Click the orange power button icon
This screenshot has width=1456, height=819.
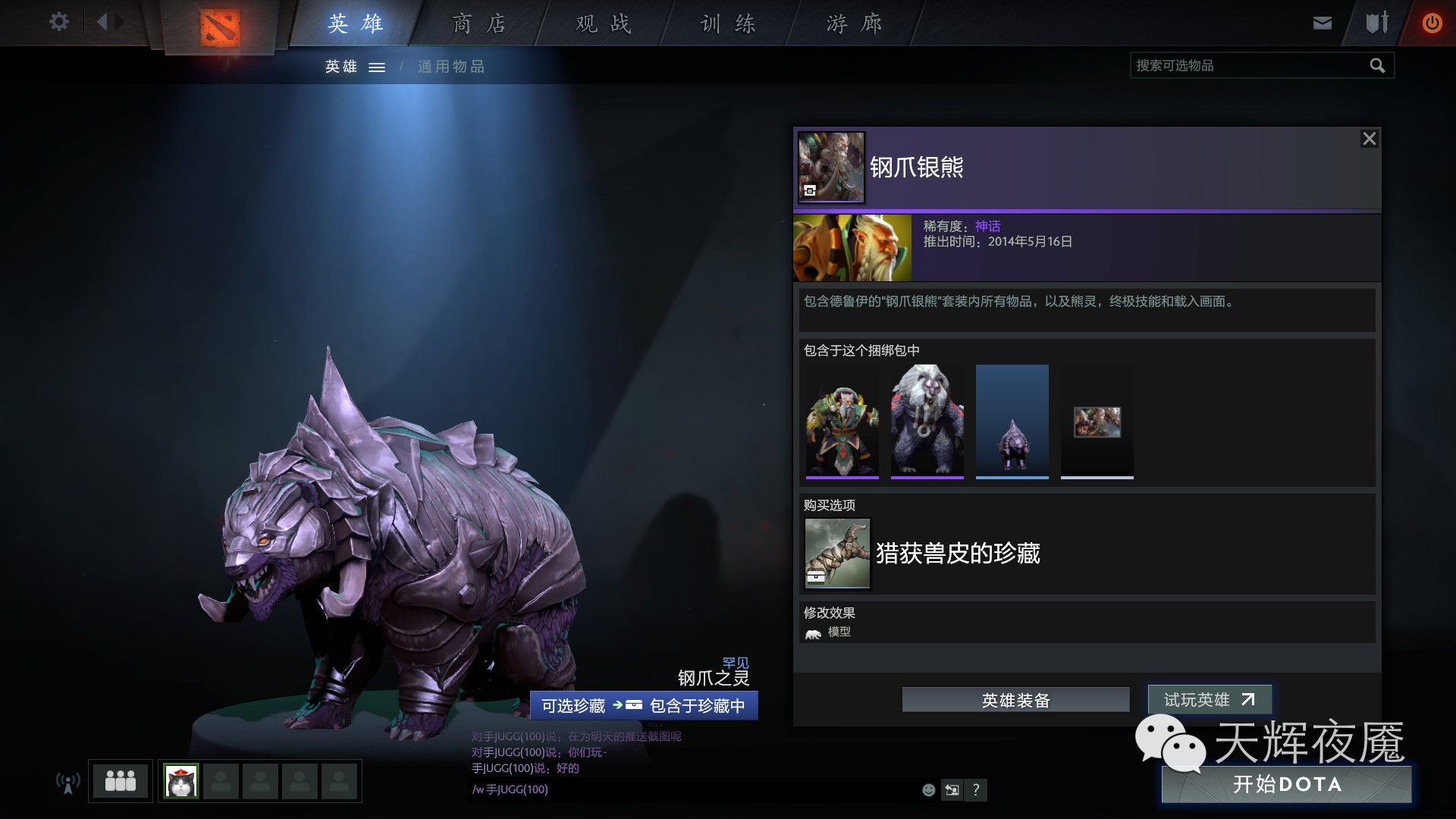pos(1432,22)
